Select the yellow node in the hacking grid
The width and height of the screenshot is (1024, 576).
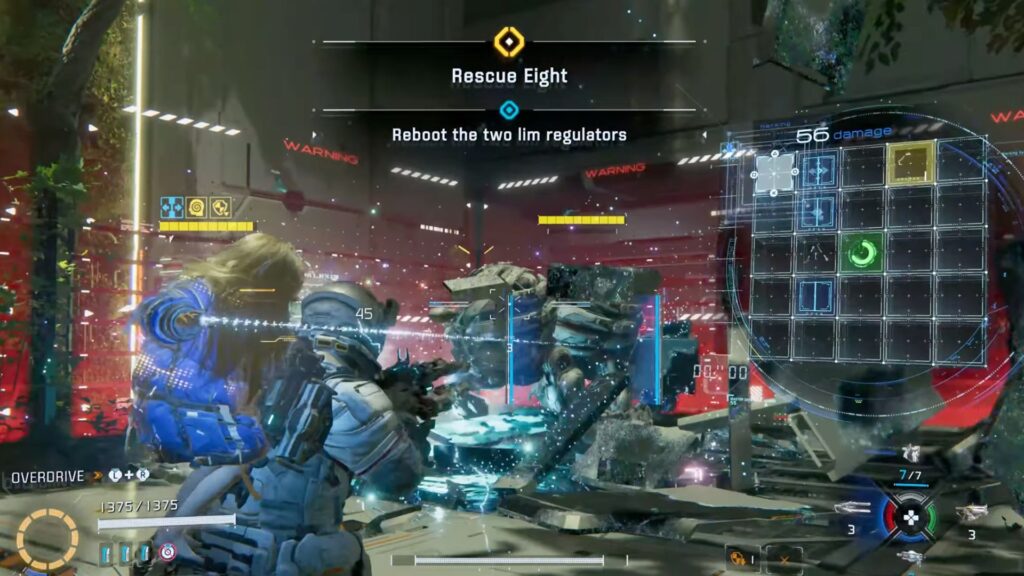[x=909, y=163]
